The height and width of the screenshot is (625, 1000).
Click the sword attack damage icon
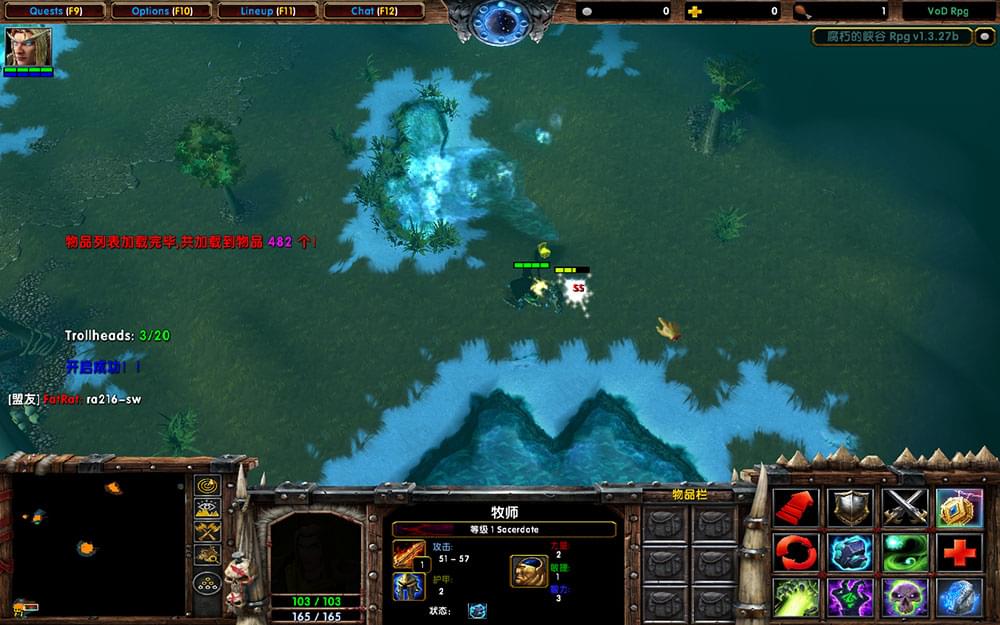tap(408, 553)
